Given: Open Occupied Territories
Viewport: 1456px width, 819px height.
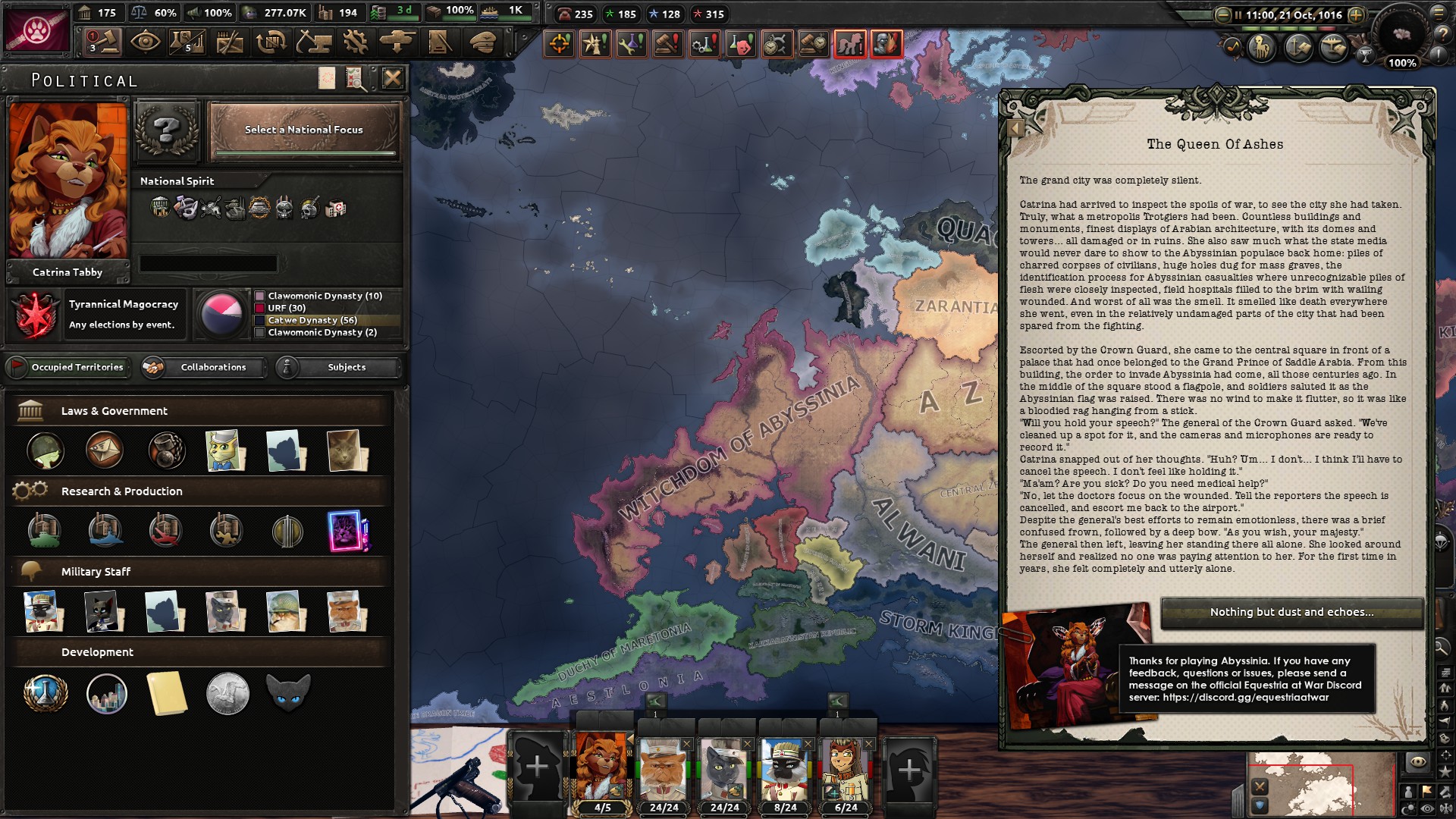Looking at the screenshot, I should [x=68, y=367].
